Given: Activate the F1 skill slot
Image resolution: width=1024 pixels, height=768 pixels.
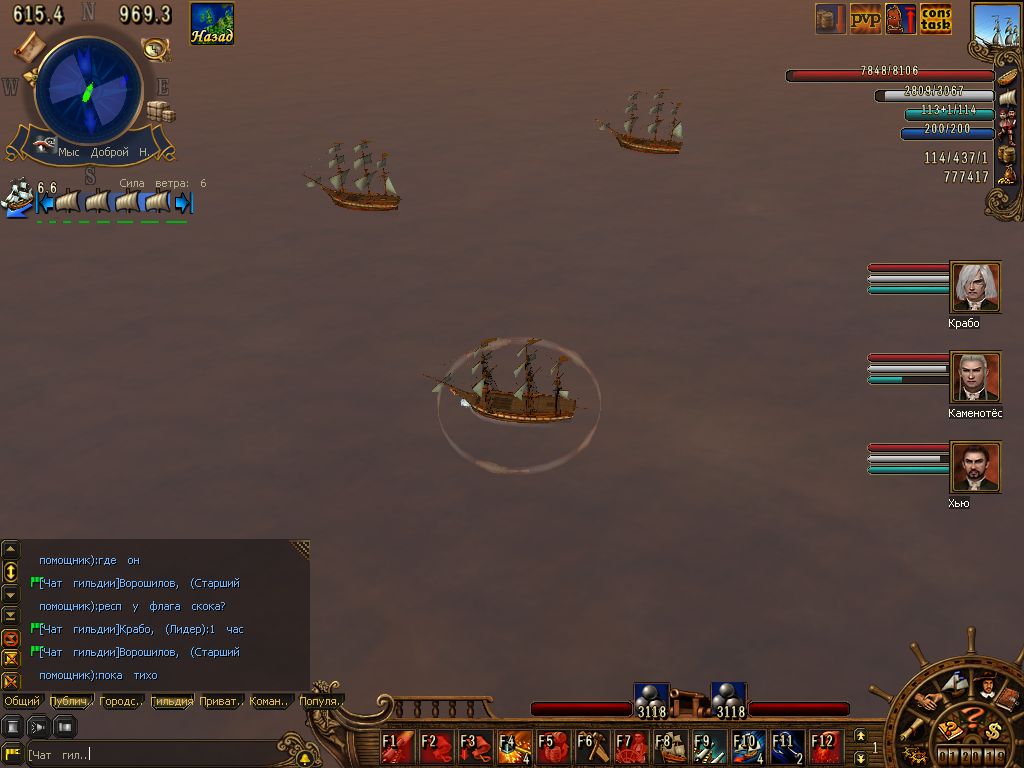Looking at the screenshot, I should pyautogui.click(x=397, y=747).
